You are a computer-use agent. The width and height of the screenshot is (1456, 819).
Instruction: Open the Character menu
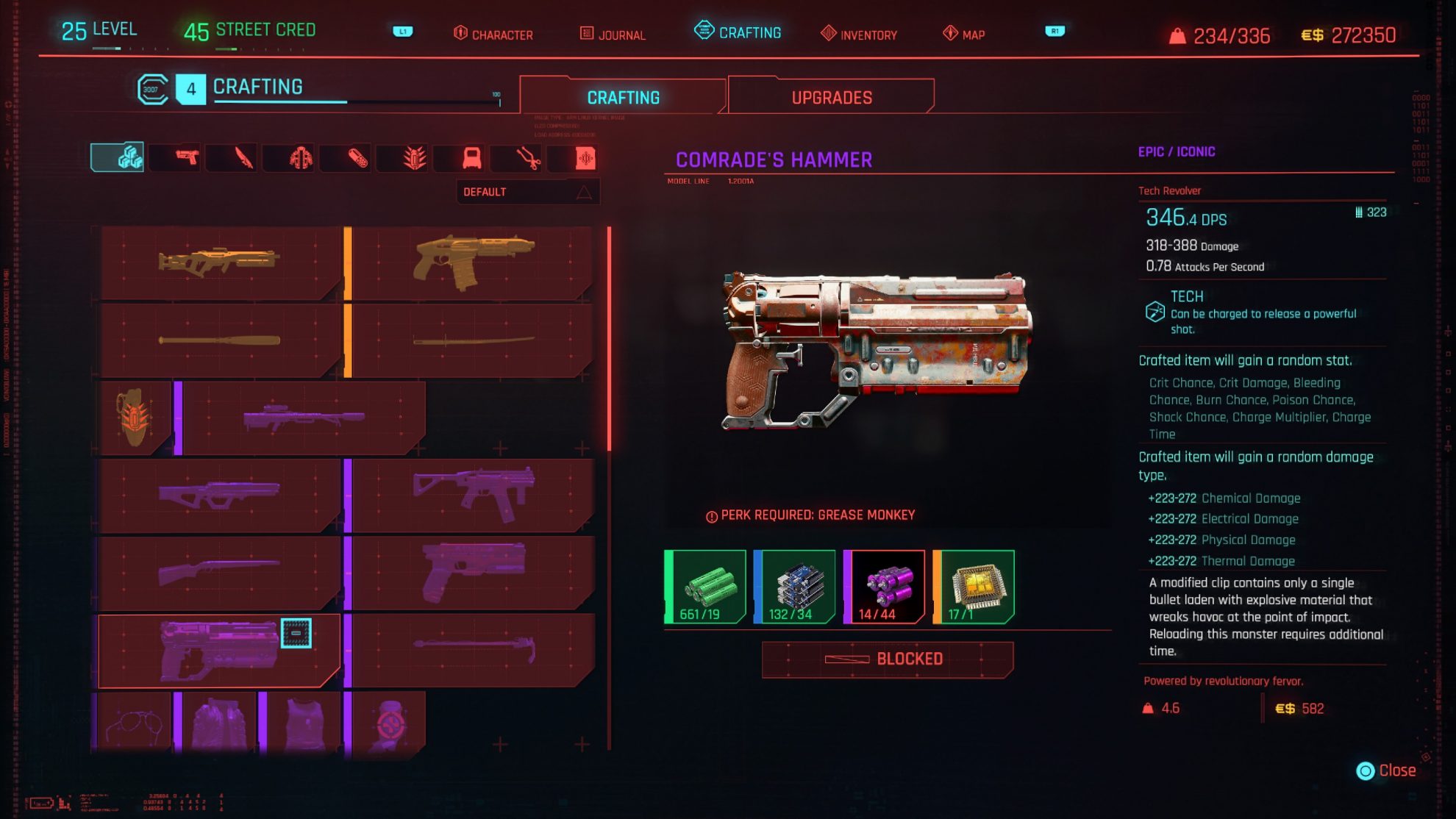tap(493, 34)
